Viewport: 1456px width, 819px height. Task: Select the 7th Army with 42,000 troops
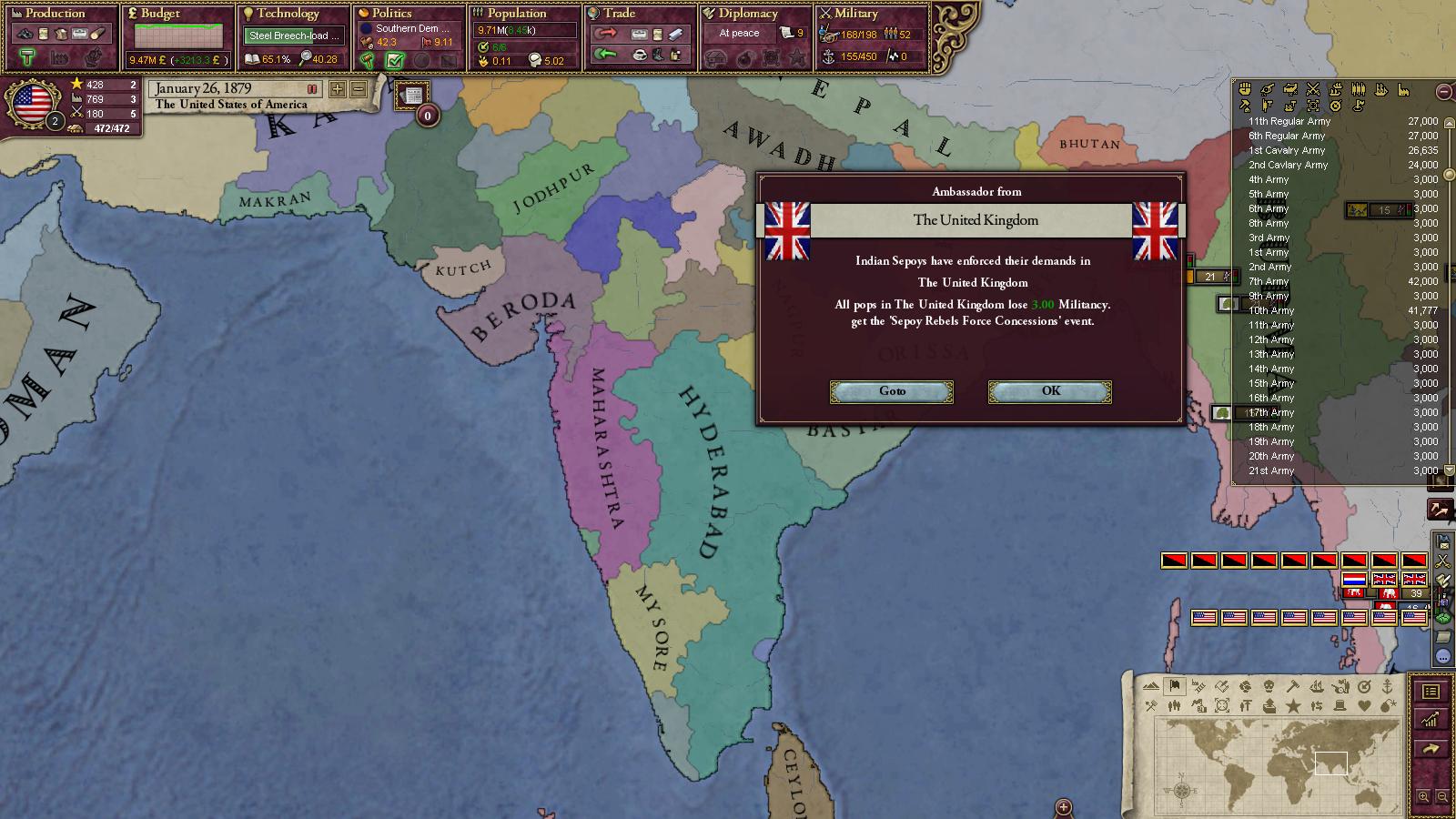click(1269, 281)
